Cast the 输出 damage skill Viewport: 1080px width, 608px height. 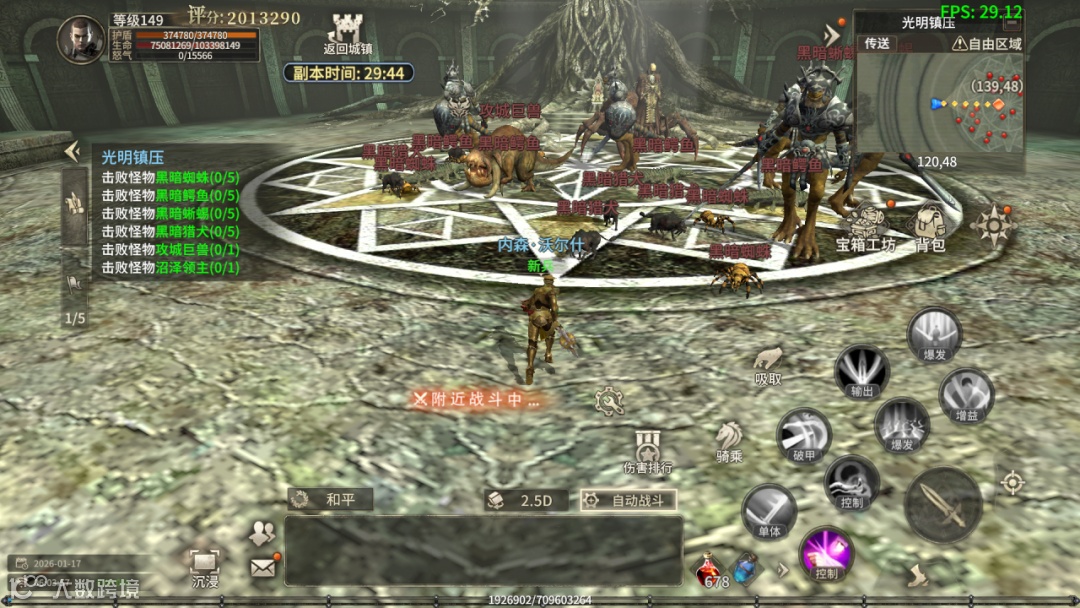pos(861,371)
